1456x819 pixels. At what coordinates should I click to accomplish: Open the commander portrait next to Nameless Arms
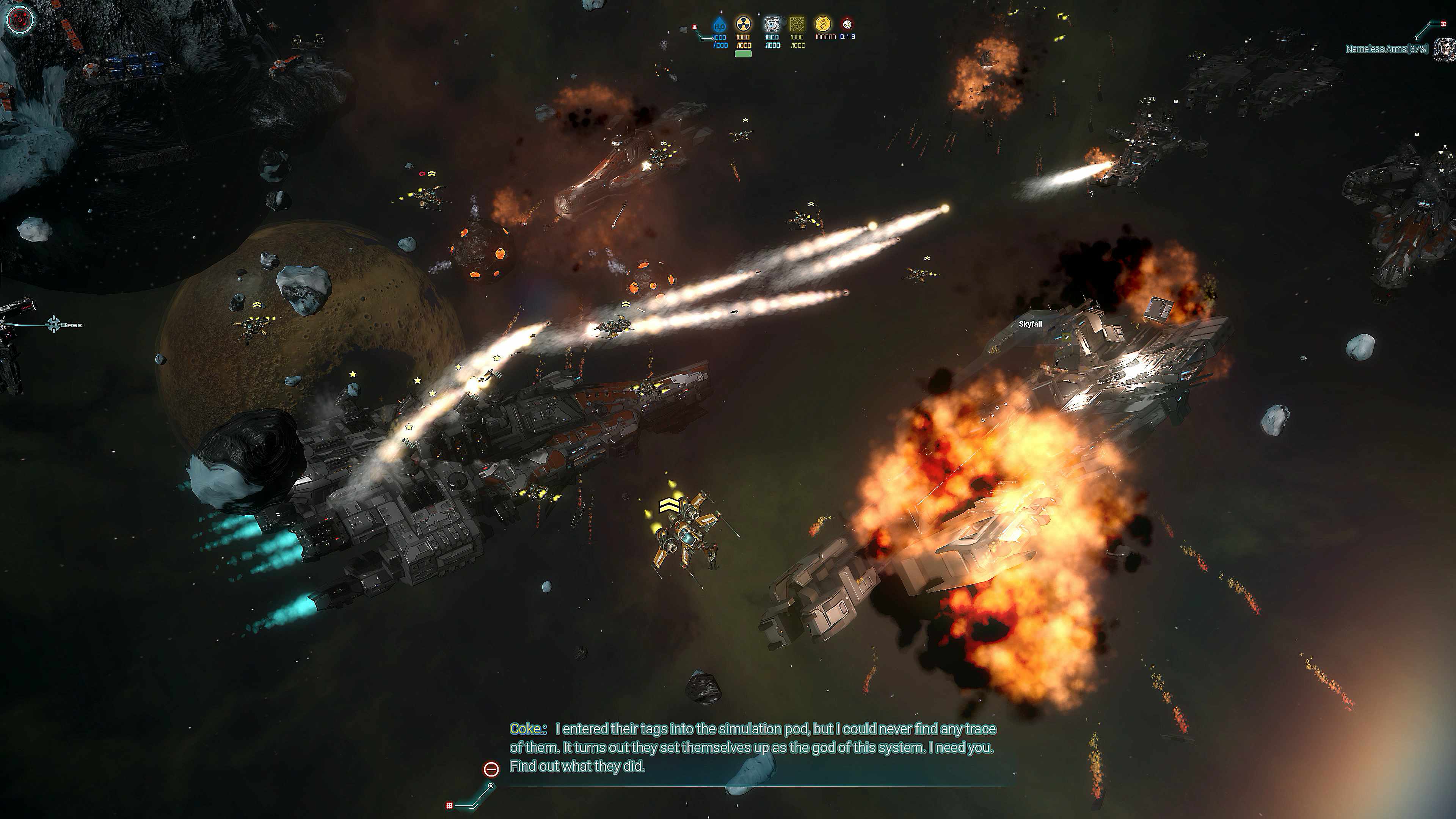coord(1445,50)
